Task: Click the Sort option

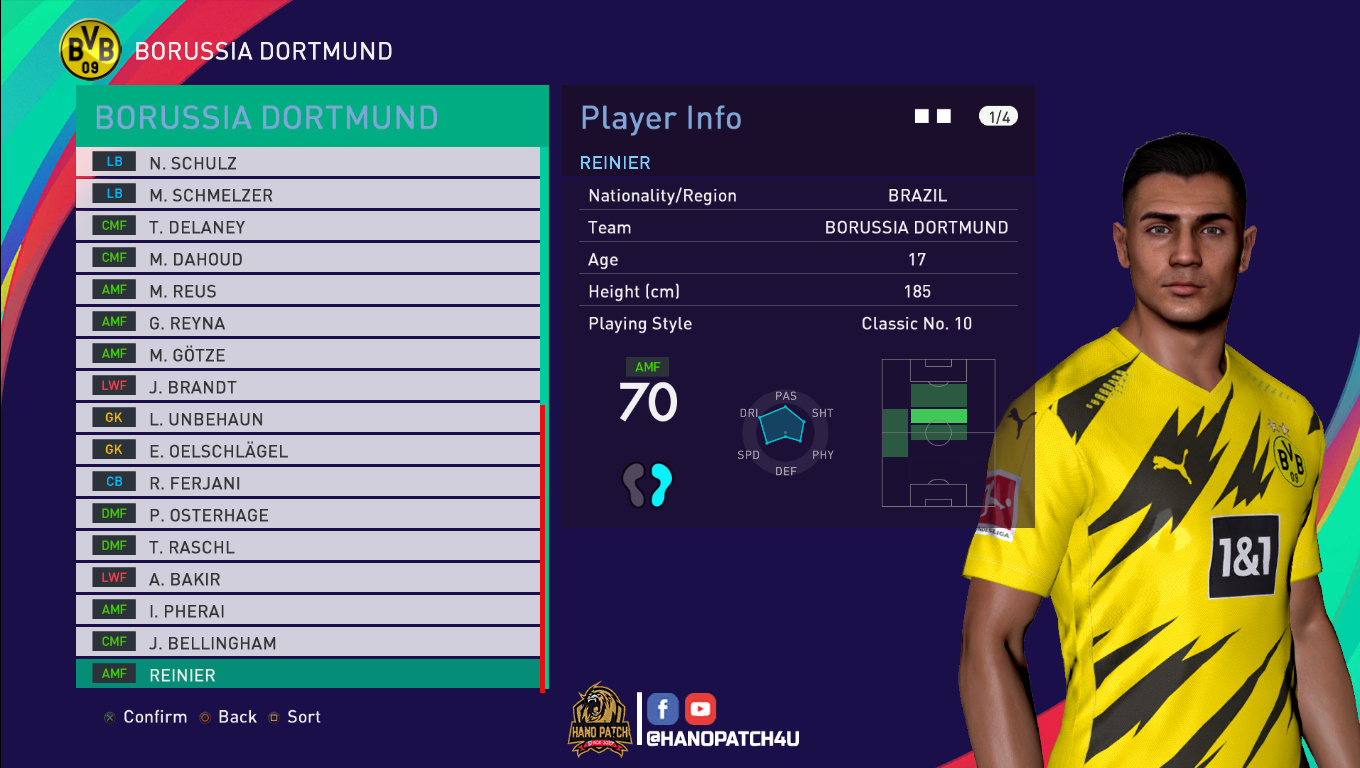Action: pos(303,716)
